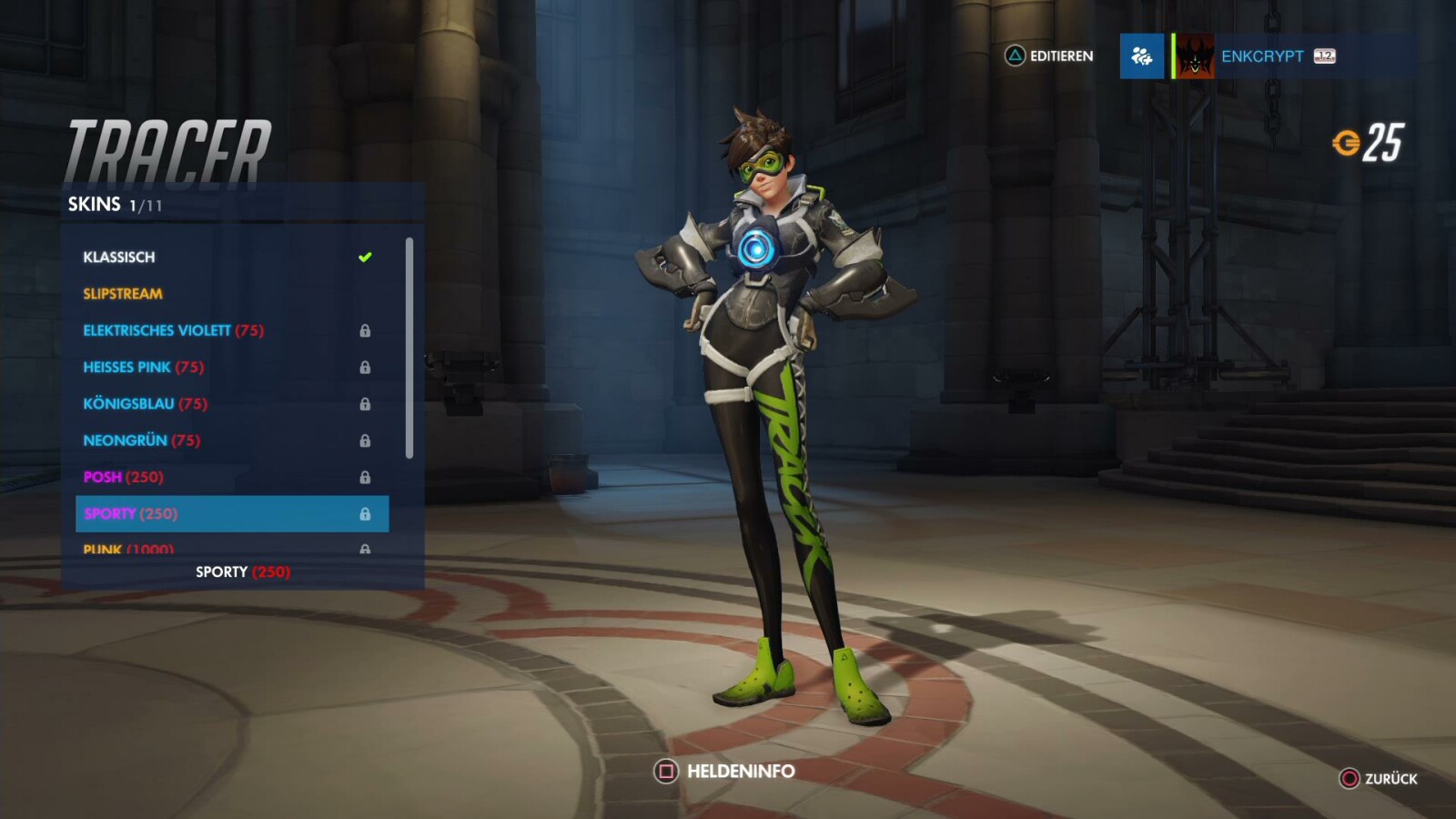
Task: Click the lock icon beside Posh (250)
Action: point(367,477)
